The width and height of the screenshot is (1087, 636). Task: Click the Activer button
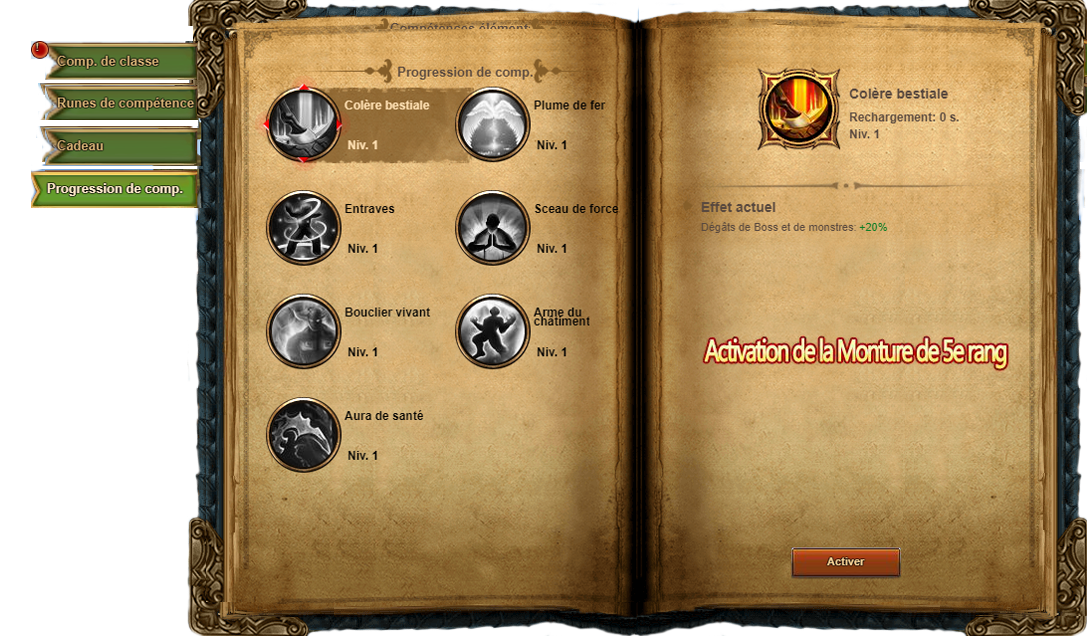pos(845,562)
